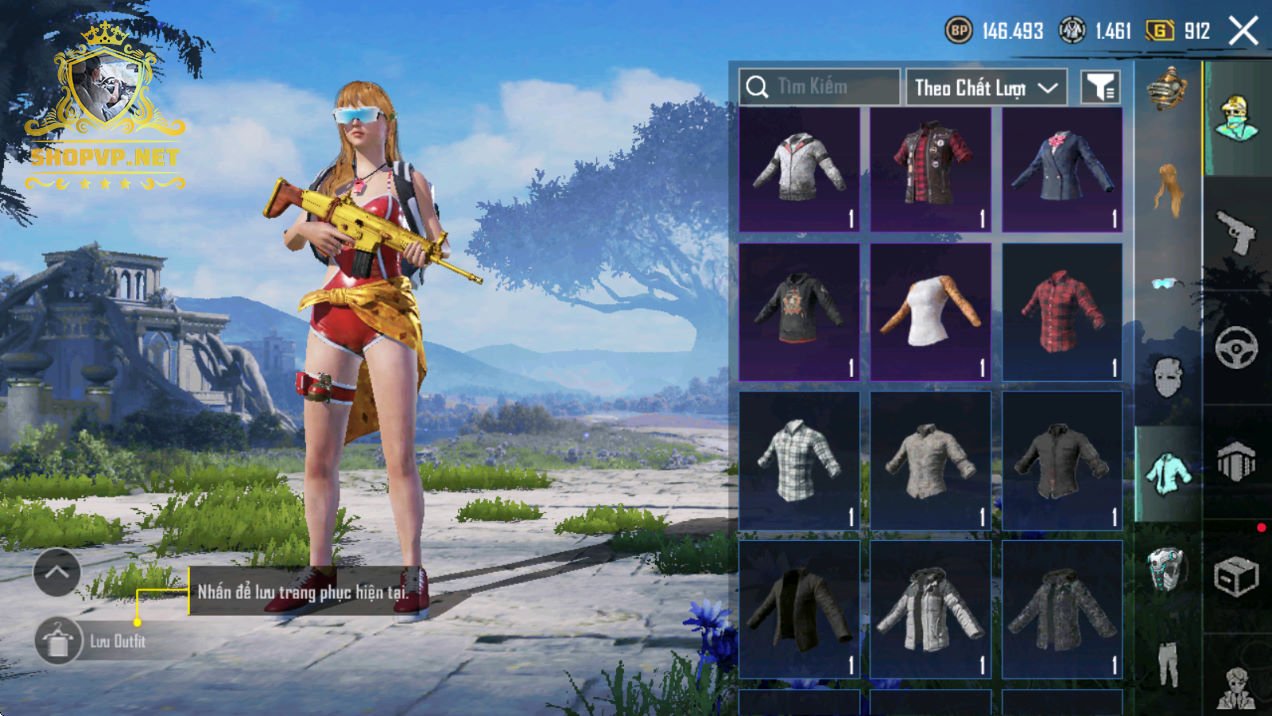Open the steering wheel vehicle tab
The height and width of the screenshot is (716, 1272).
pyautogui.click(x=1237, y=347)
